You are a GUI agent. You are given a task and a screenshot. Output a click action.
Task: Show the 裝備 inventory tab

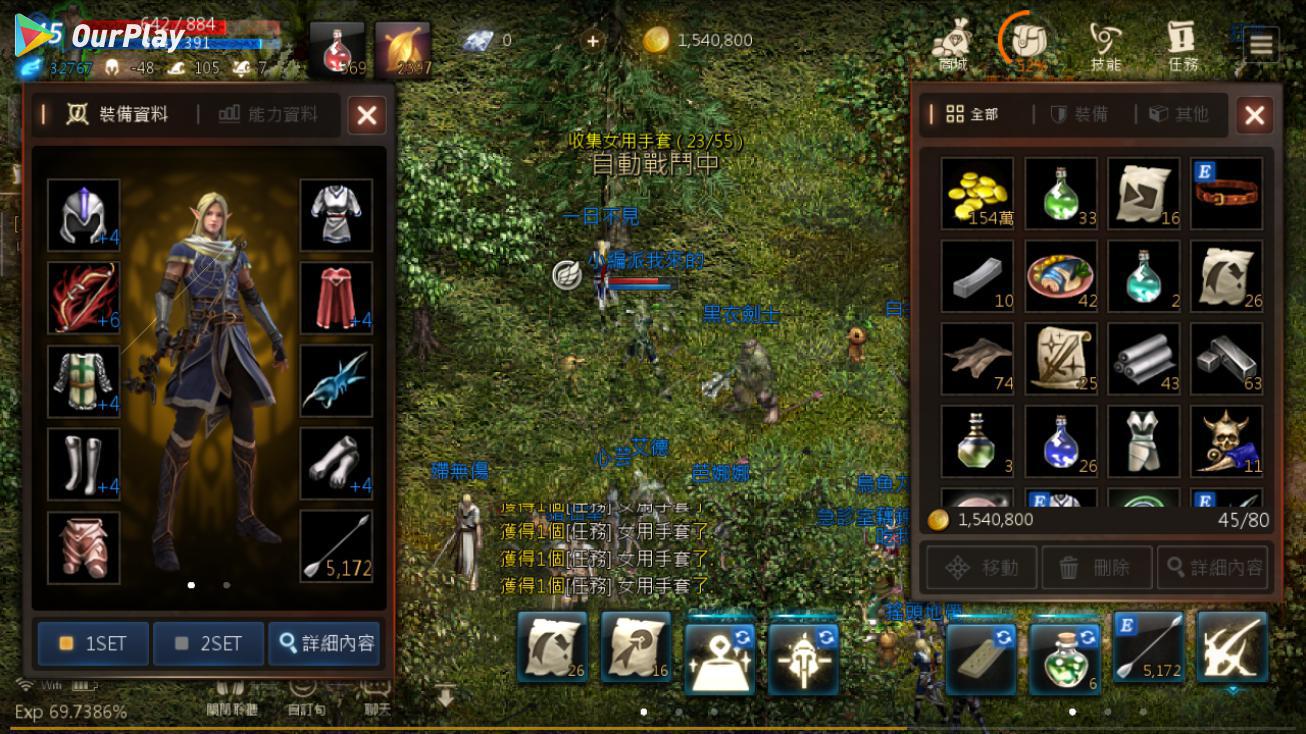[x=1079, y=114]
